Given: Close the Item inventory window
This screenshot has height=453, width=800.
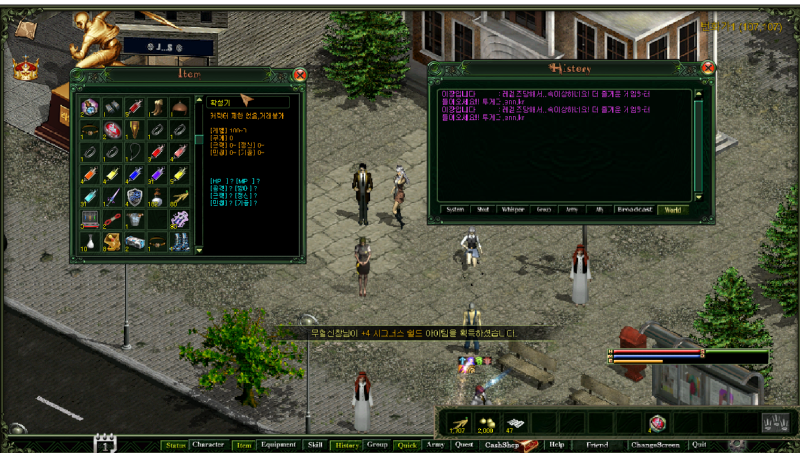Looking at the screenshot, I should (299, 73).
